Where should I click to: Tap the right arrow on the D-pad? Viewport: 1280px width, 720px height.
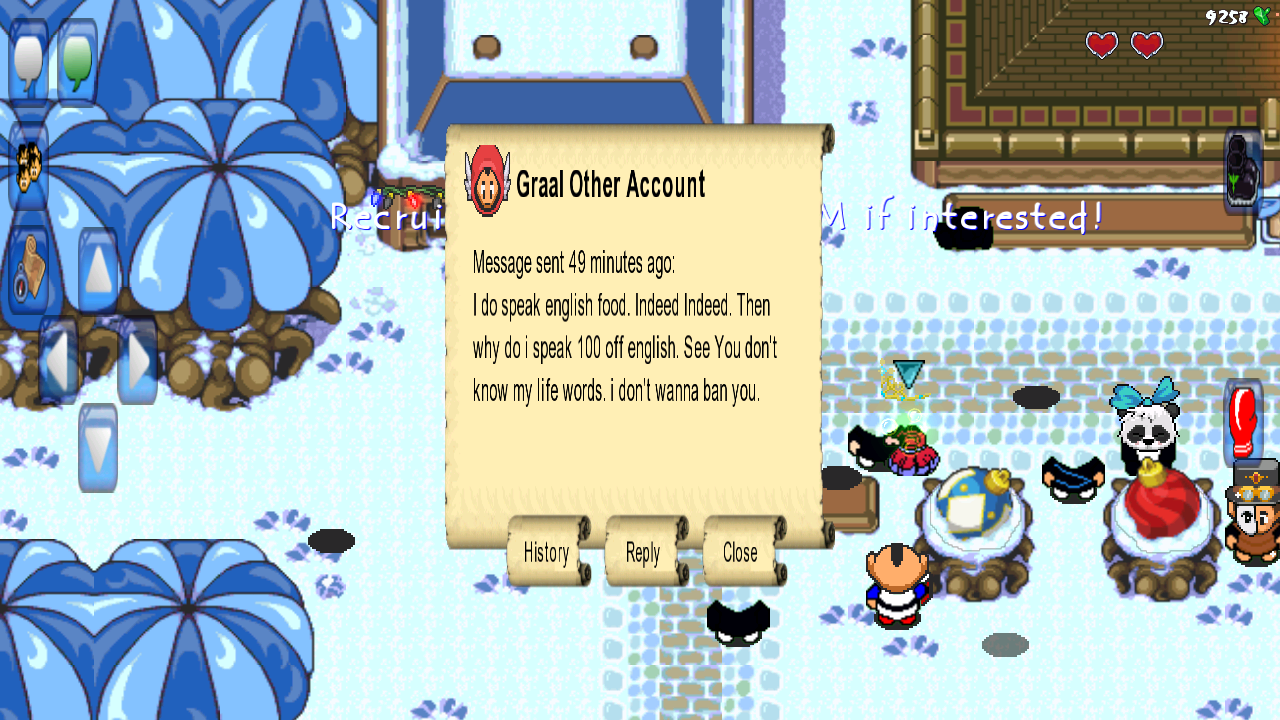point(138,359)
